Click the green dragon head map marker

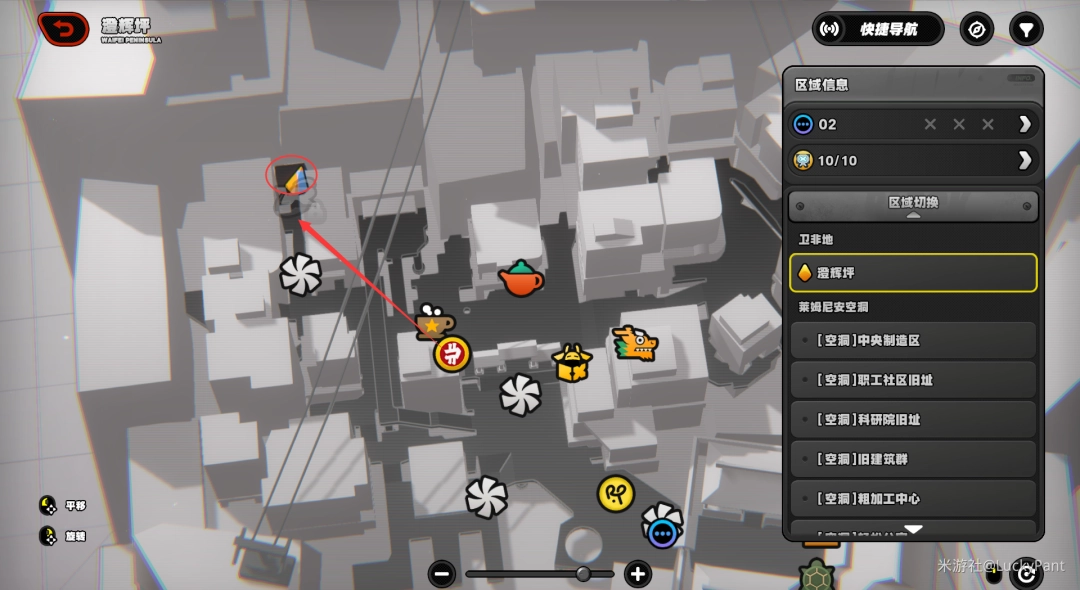click(x=635, y=344)
